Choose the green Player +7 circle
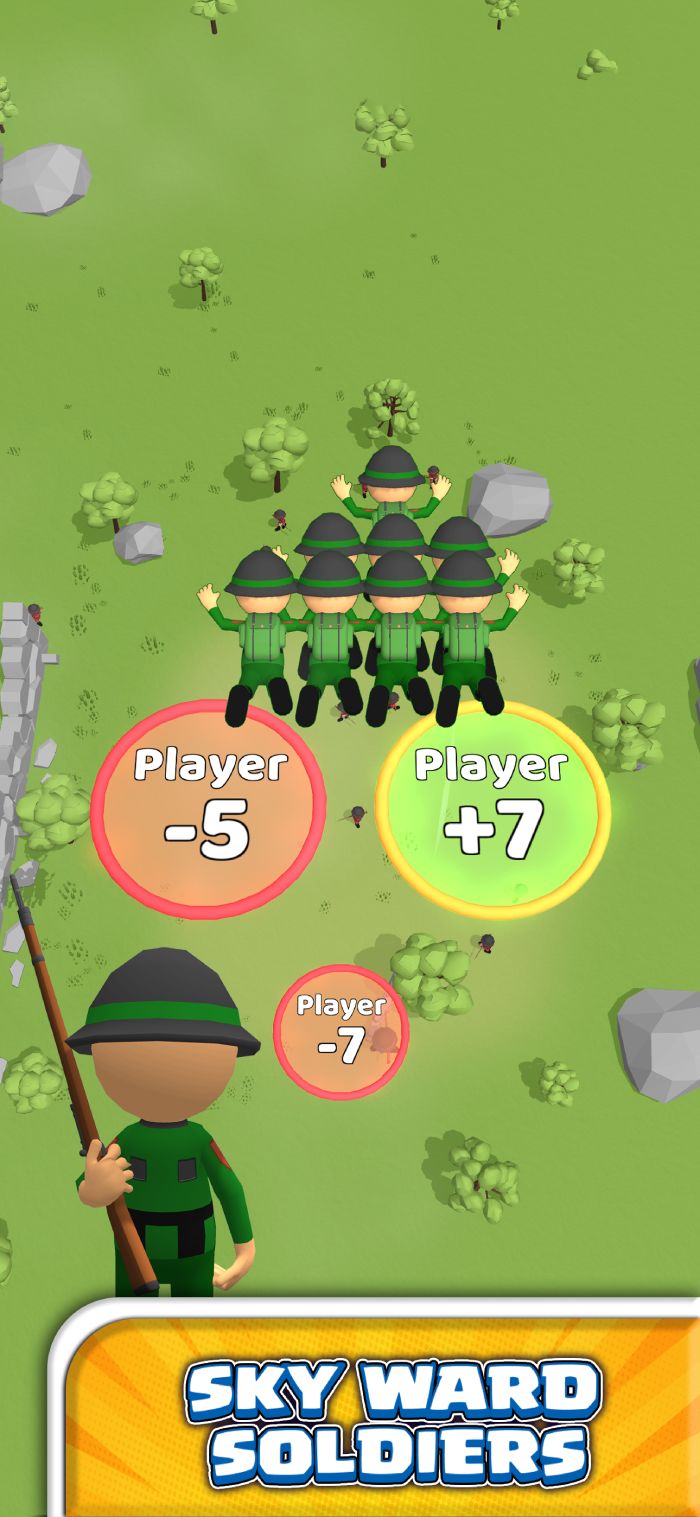The image size is (700, 1517). click(x=492, y=808)
